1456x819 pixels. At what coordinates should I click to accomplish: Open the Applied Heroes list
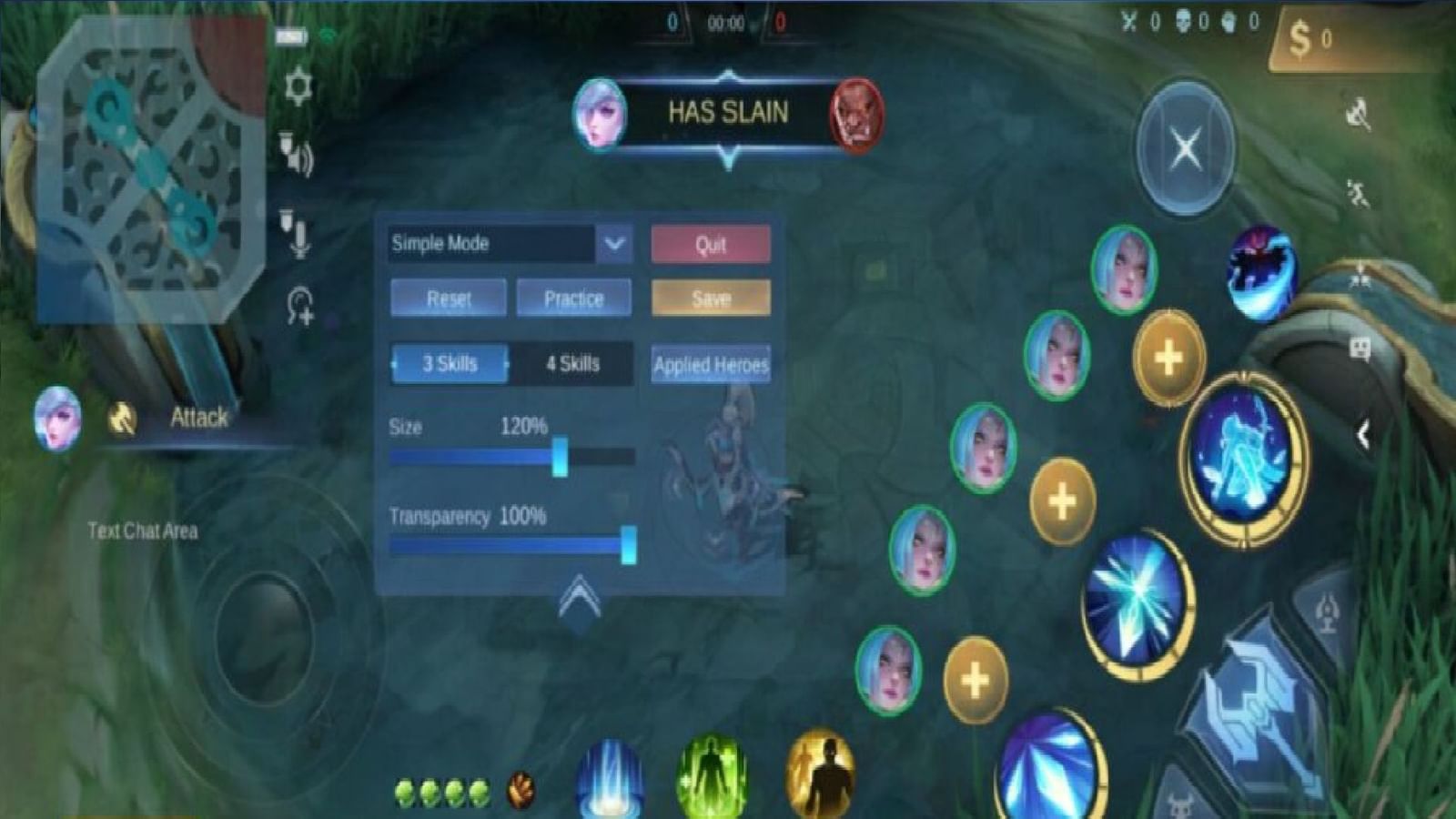pos(711,364)
